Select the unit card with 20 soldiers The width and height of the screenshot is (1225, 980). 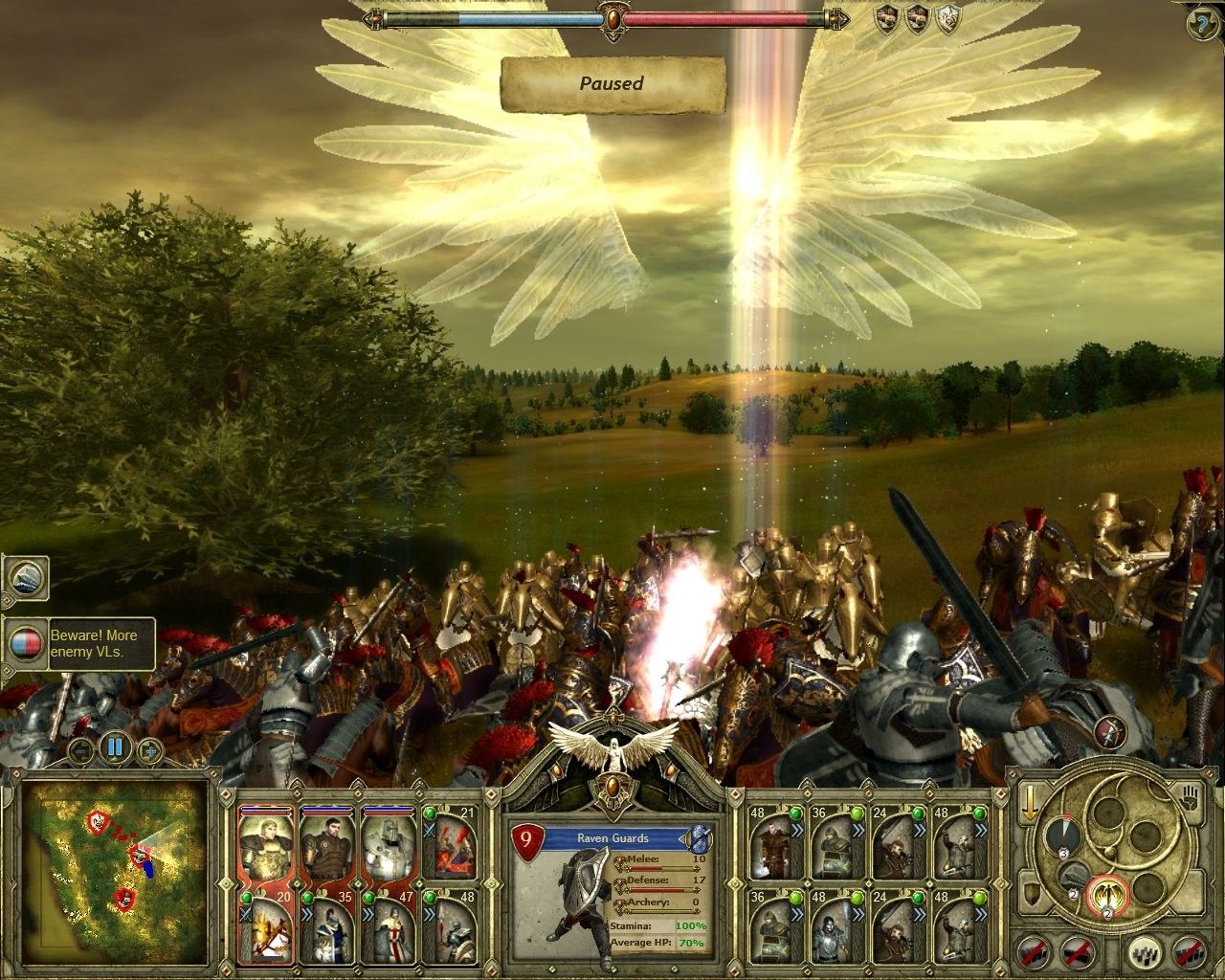(266, 928)
